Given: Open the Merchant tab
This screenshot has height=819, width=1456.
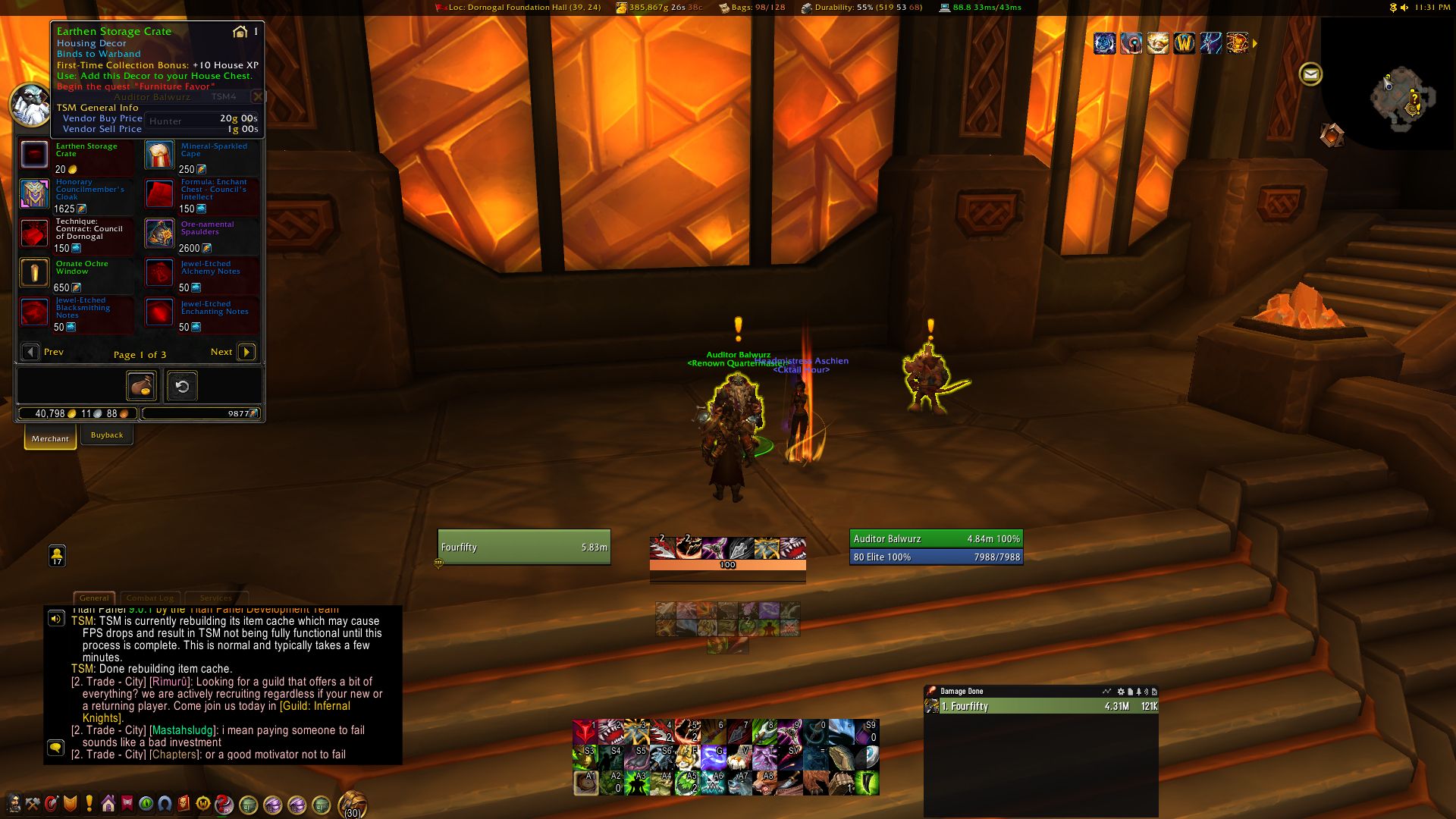Looking at the screenshot, I should coord(50,438).
